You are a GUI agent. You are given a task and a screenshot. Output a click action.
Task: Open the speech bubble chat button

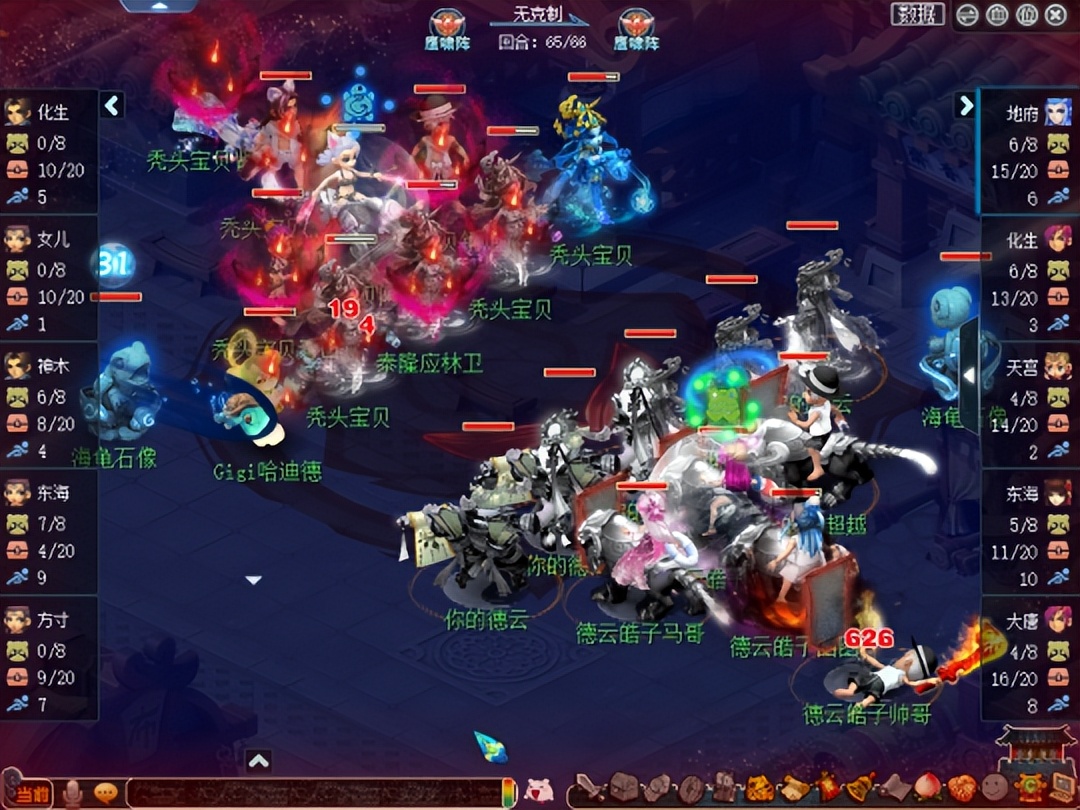coord(105,793)
